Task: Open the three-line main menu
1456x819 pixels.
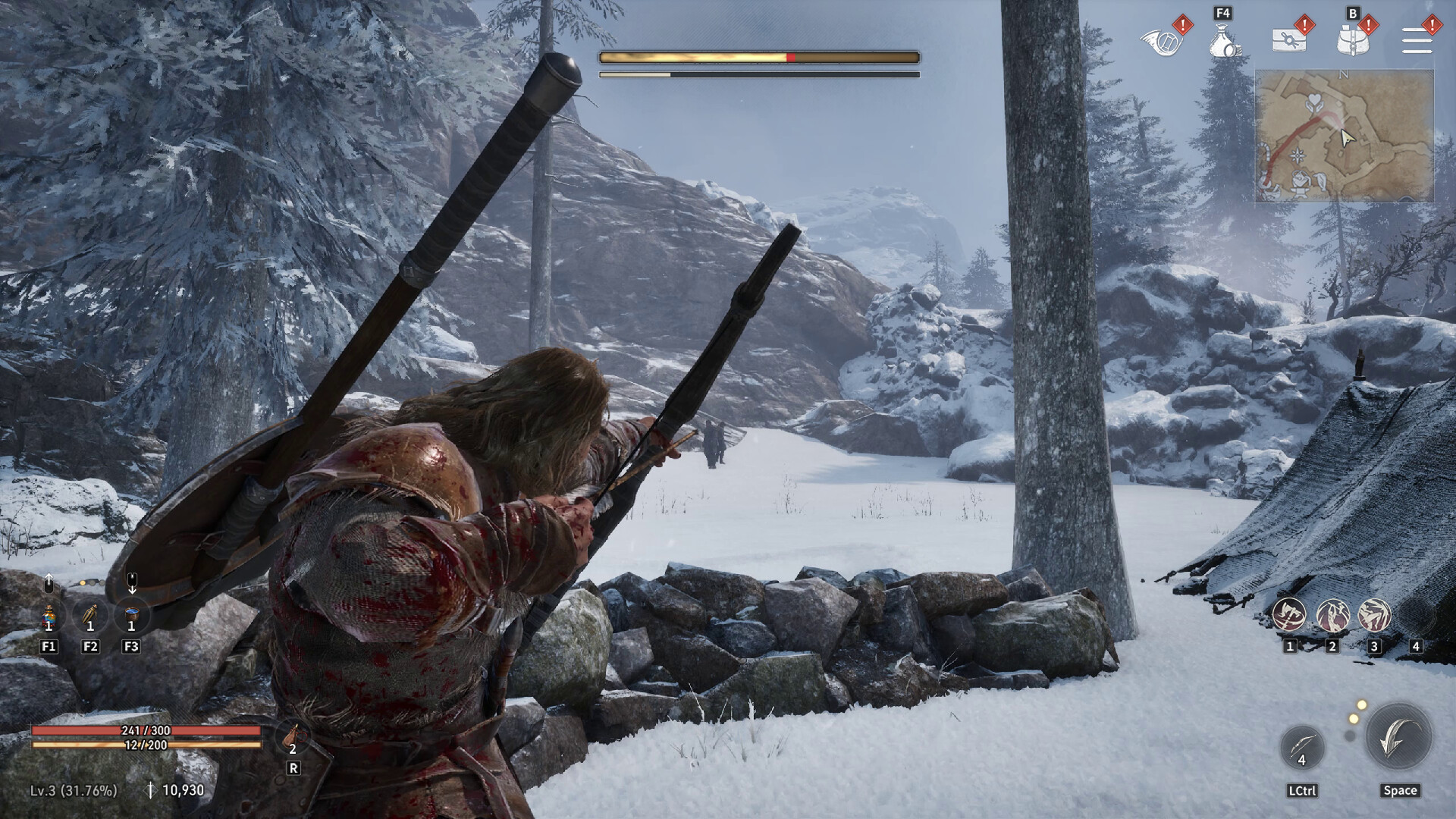Action: (1417, 40)
